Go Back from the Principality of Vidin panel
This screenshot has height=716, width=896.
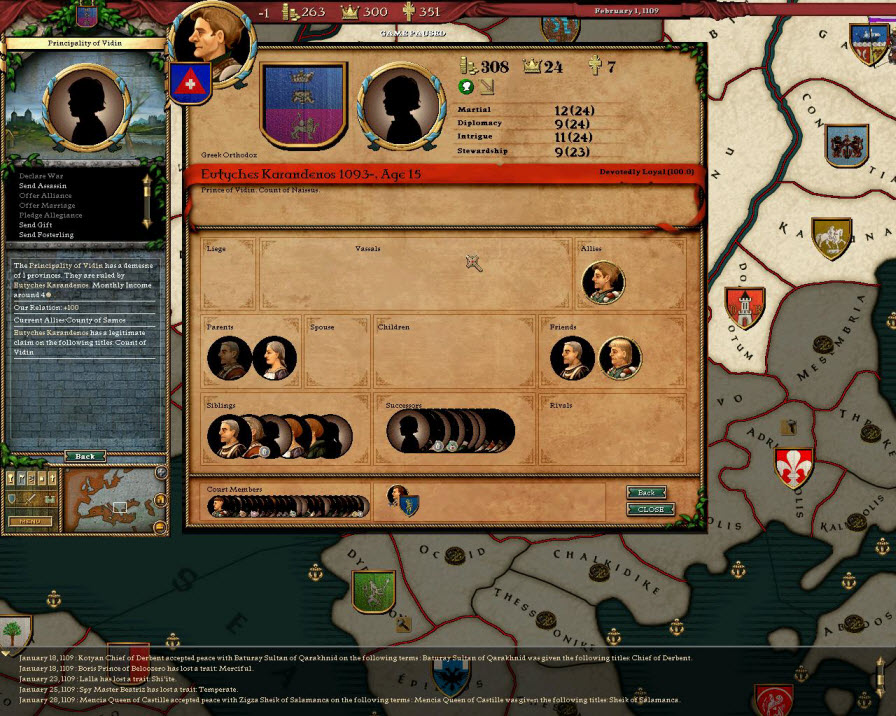tap(85, 456)
